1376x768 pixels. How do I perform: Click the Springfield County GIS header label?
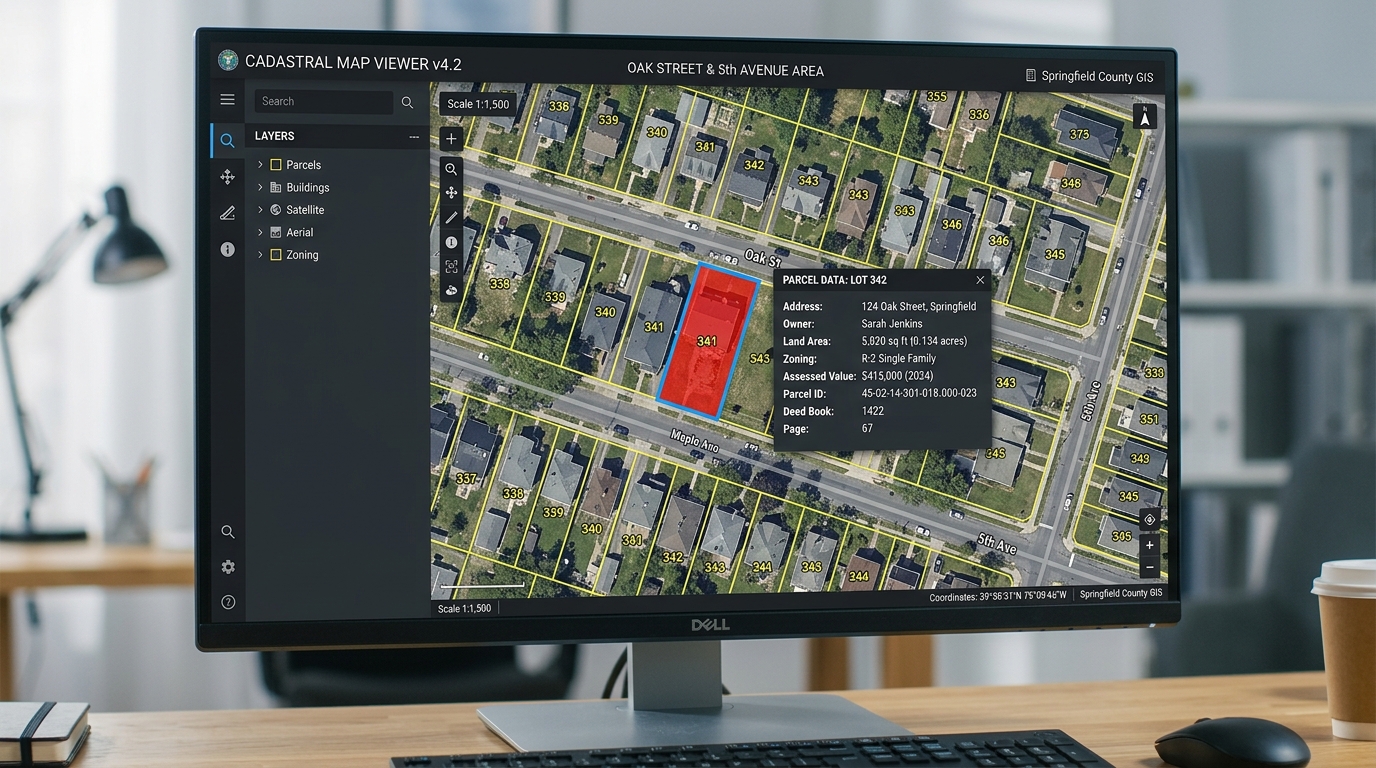click(1090, 76)
